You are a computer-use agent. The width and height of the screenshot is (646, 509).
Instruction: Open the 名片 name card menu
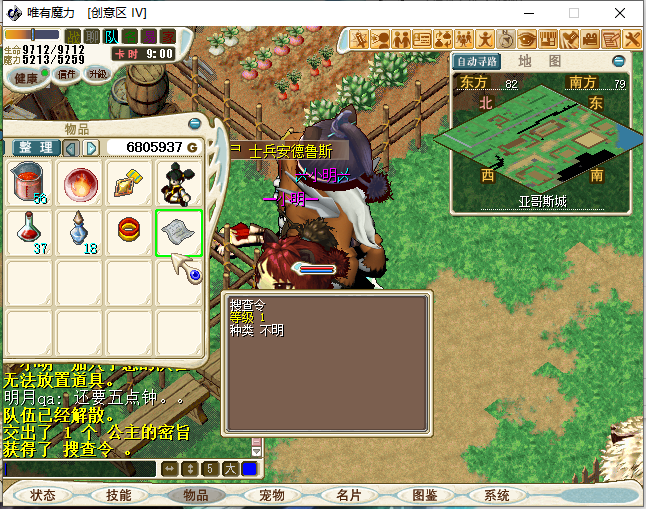tap(348, 495)
